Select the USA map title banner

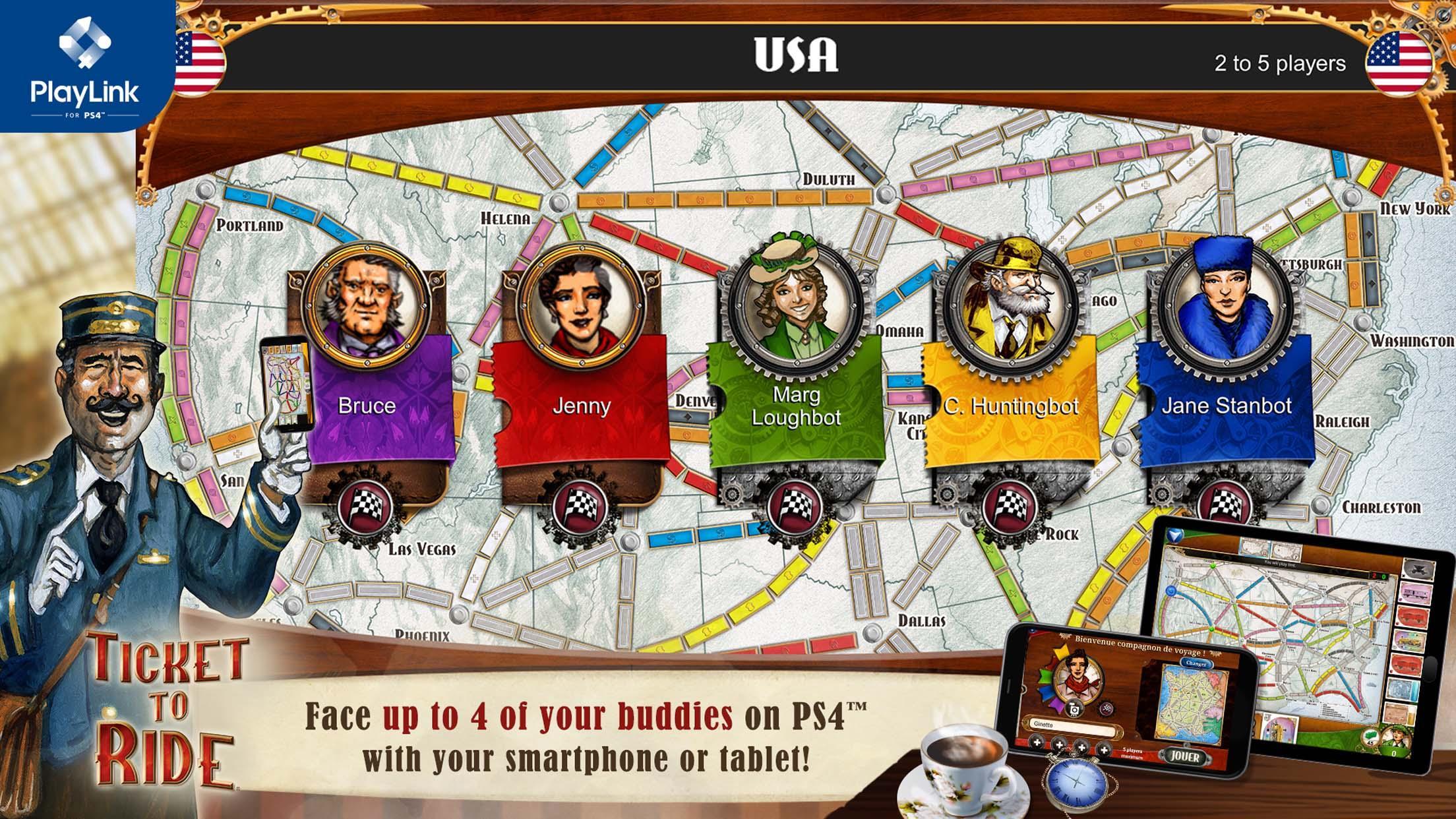pyautogui.click(x=795, y=56)
